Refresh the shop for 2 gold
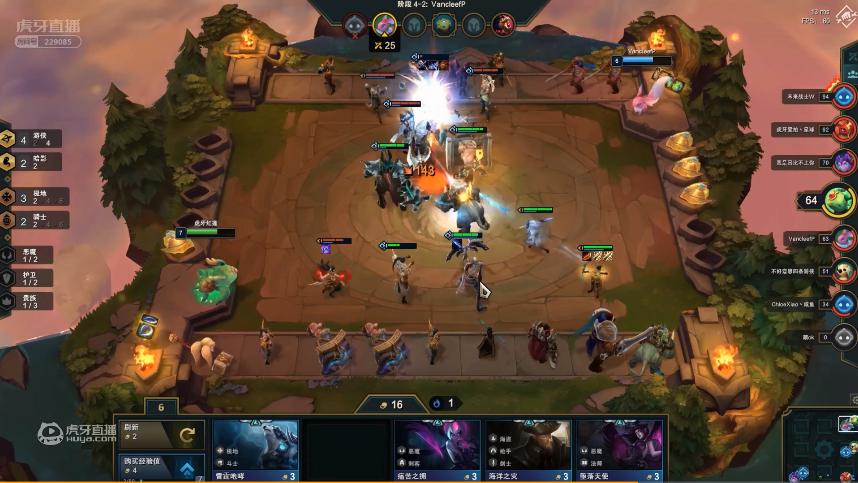This screenshot has width=858, height=483. 160,434
